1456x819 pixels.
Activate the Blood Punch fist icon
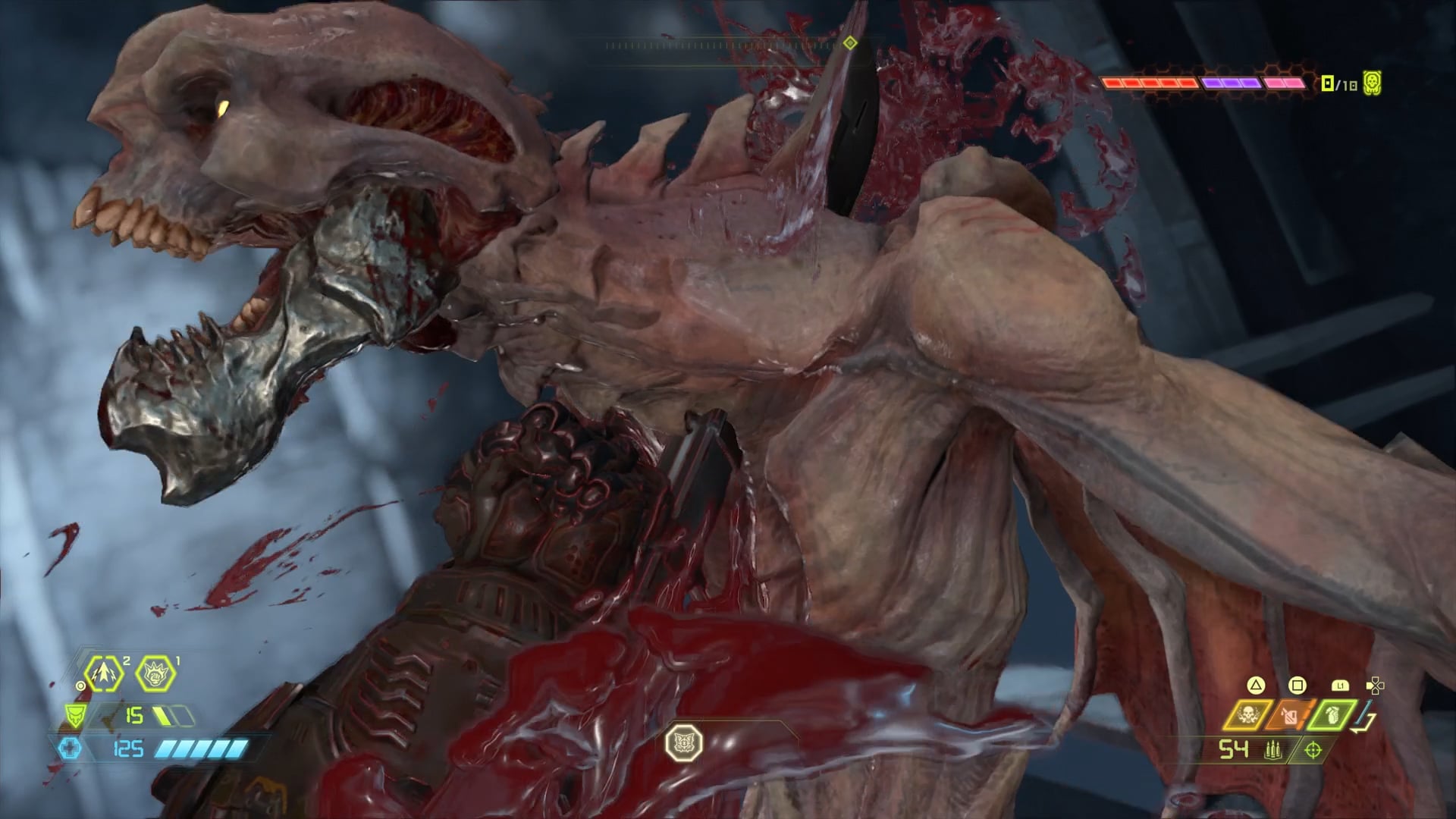155,673
